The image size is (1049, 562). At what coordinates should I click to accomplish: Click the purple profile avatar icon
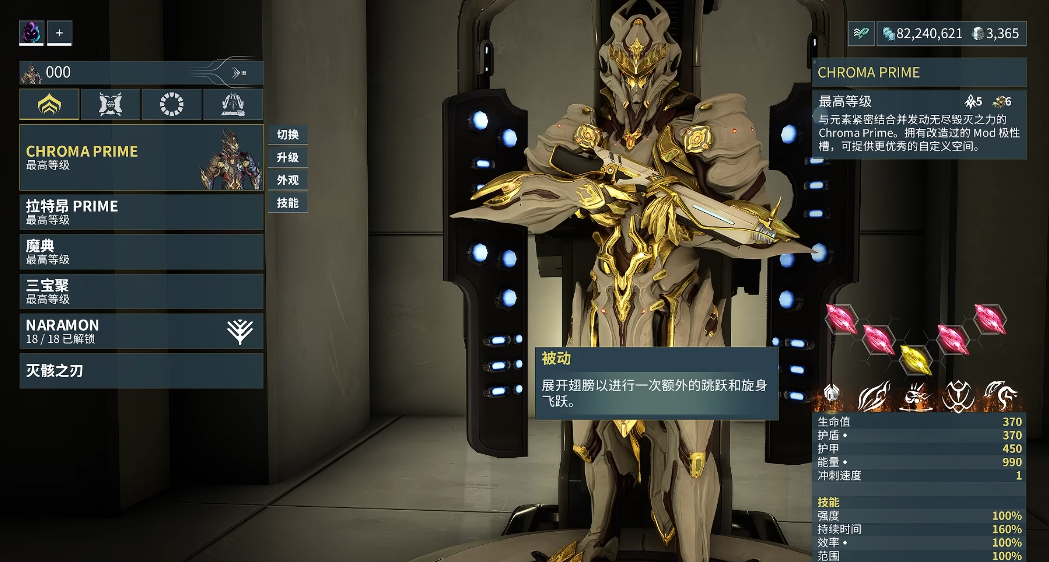coord(31,33)
